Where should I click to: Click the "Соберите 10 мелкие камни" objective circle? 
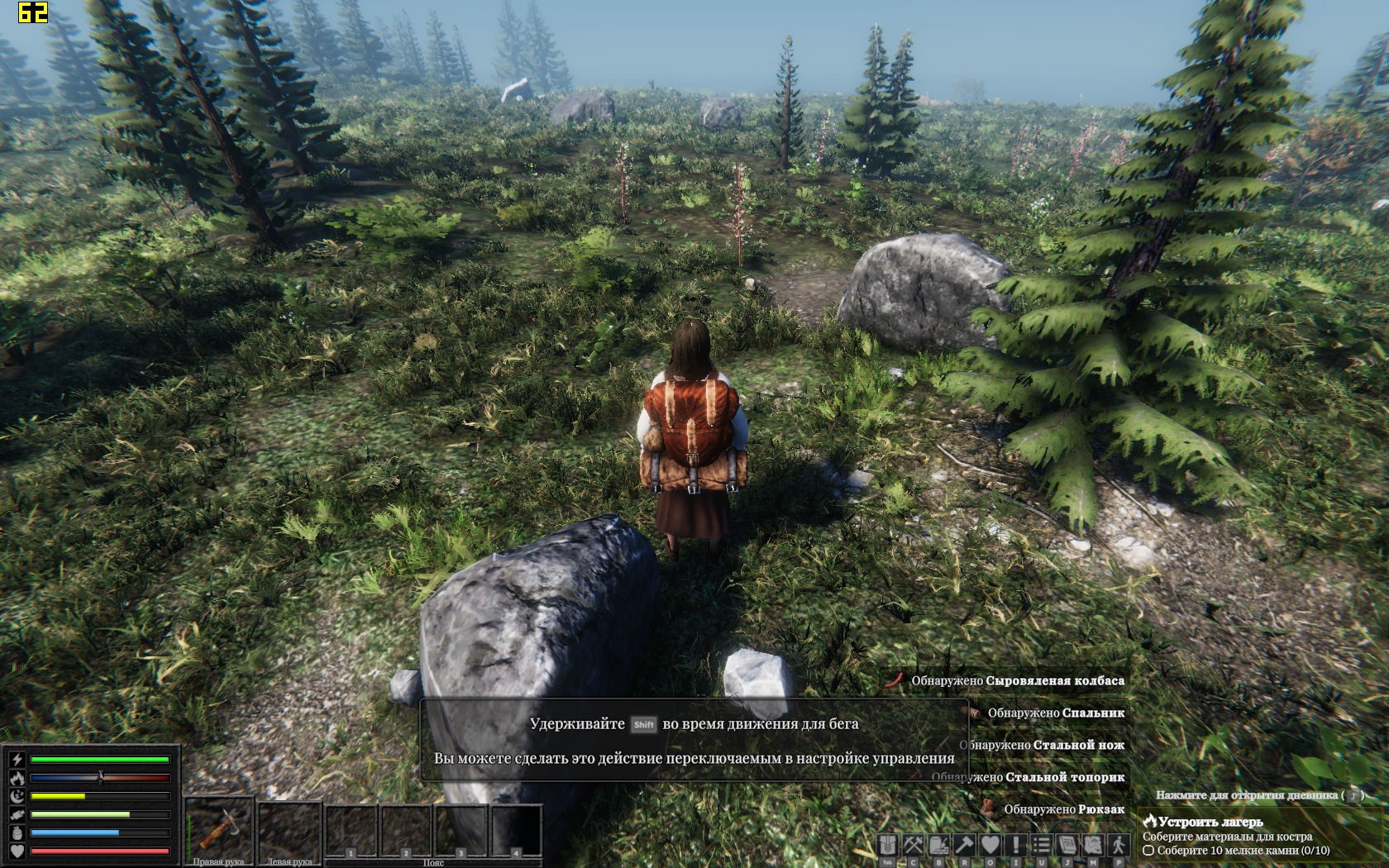pos(1148,851)
